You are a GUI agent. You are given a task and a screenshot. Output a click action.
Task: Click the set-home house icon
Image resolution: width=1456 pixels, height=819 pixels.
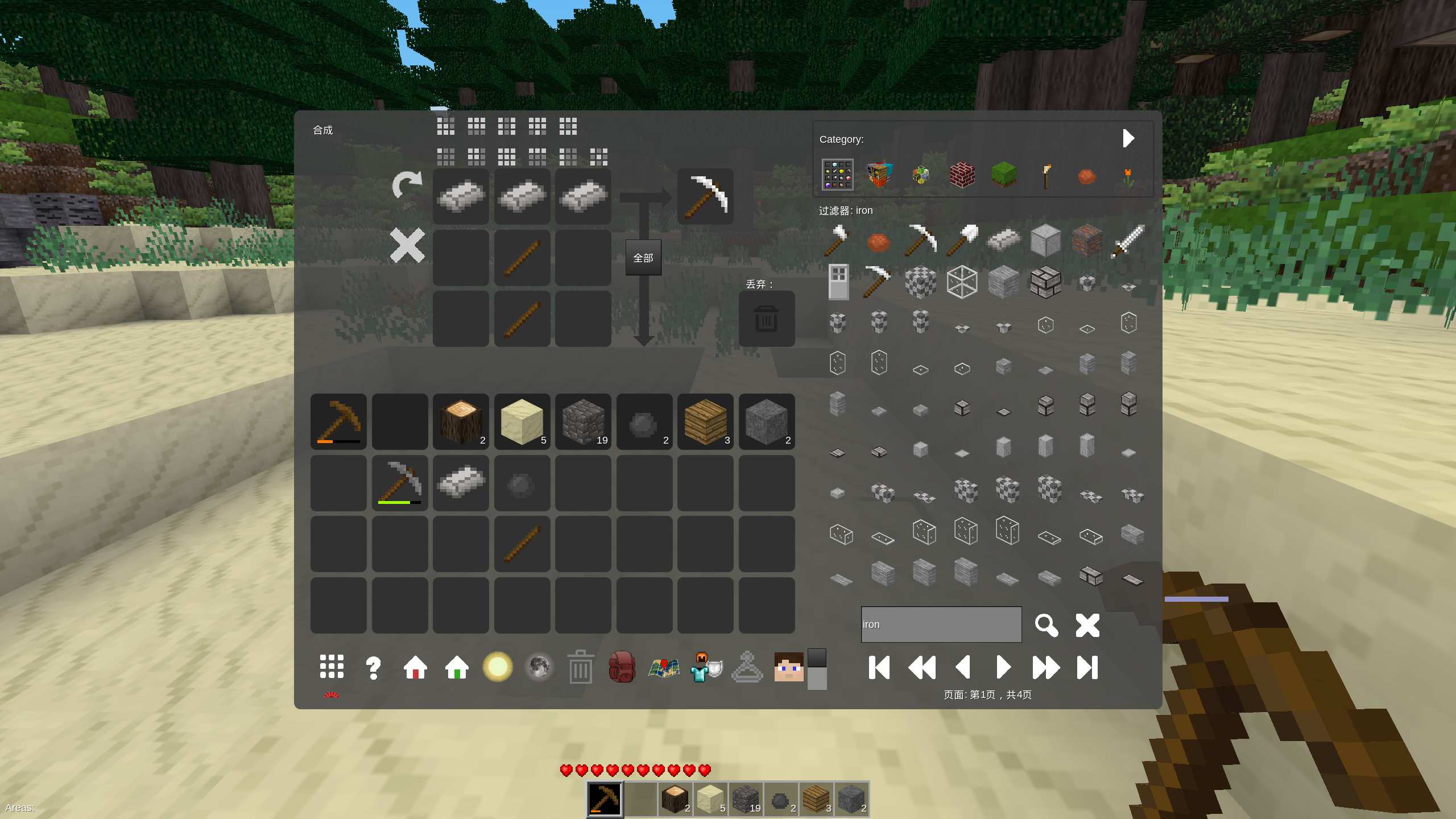click(x=415, y=668)
